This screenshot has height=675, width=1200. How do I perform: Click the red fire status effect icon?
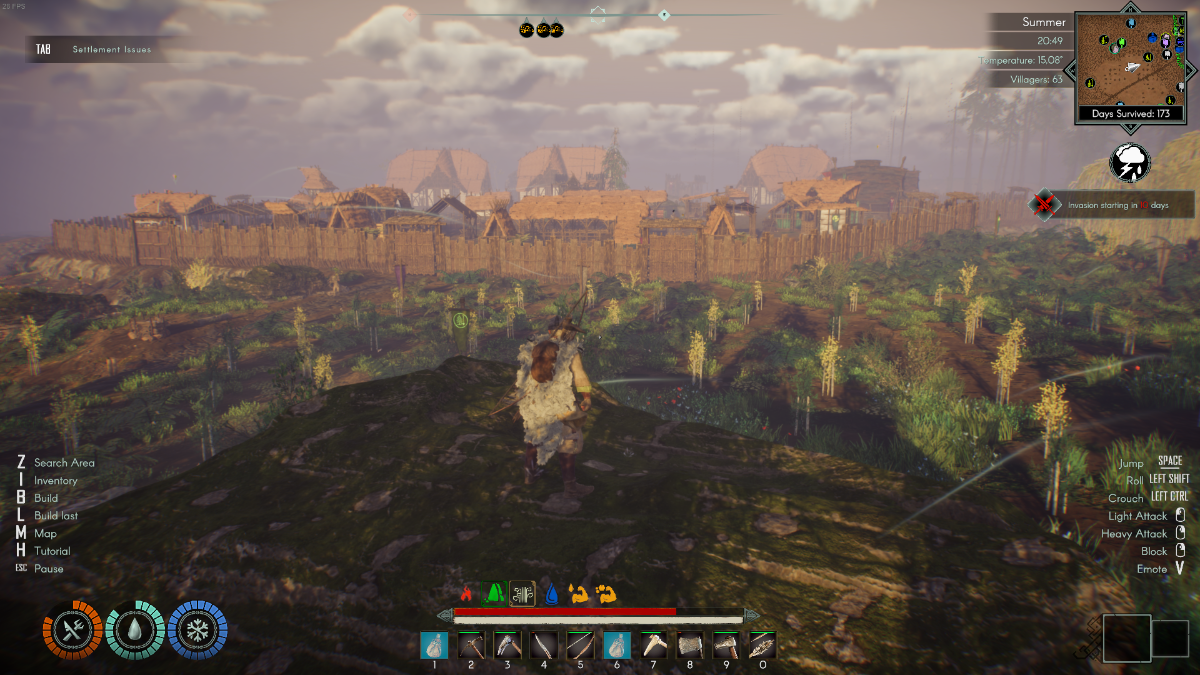coord(465,593)
